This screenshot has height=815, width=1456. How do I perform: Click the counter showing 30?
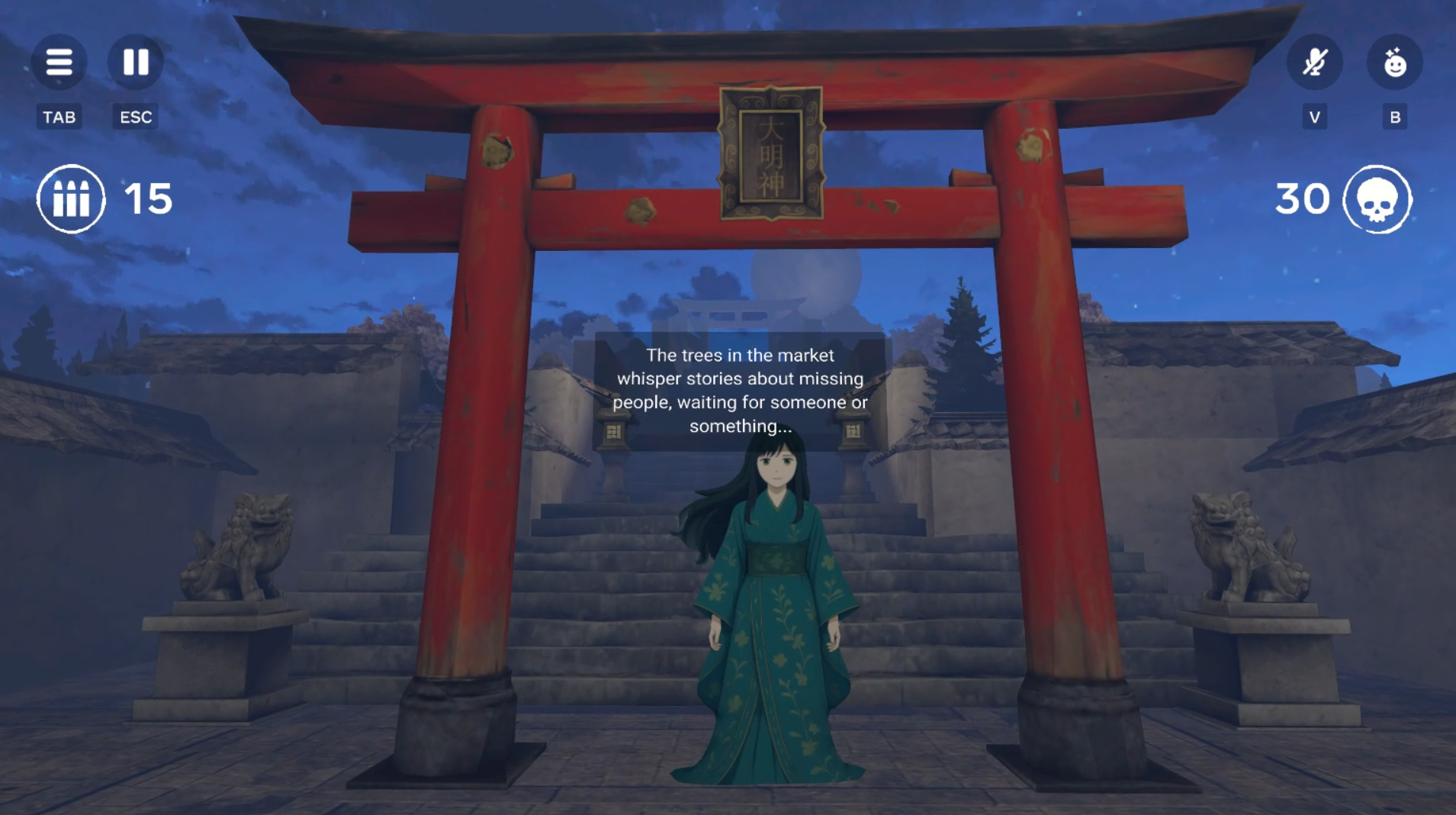point(1302,198)
